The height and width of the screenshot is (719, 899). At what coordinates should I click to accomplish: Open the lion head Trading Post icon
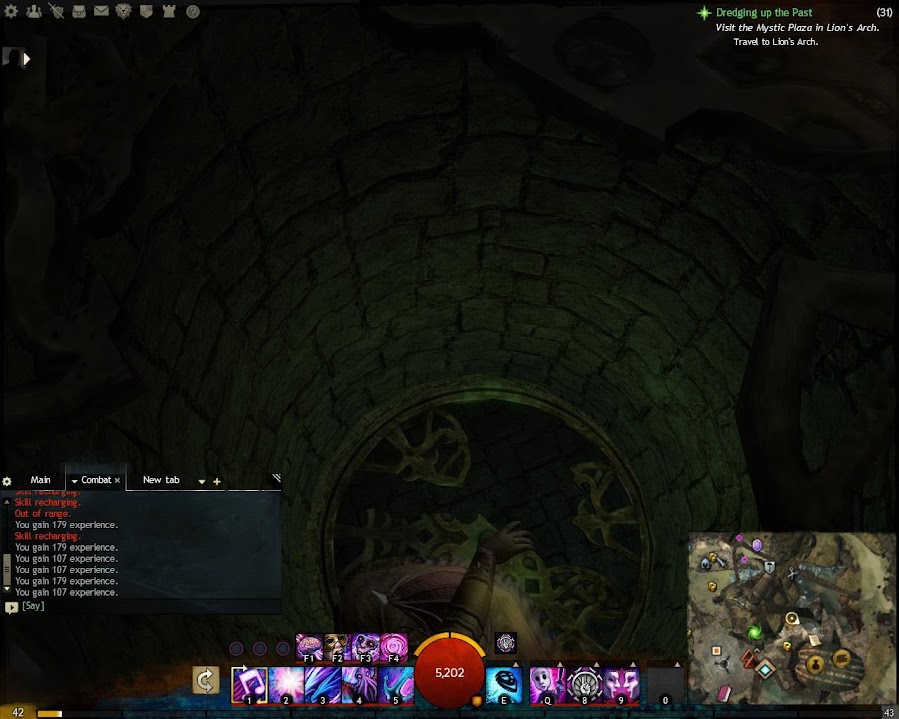[124, 12]
